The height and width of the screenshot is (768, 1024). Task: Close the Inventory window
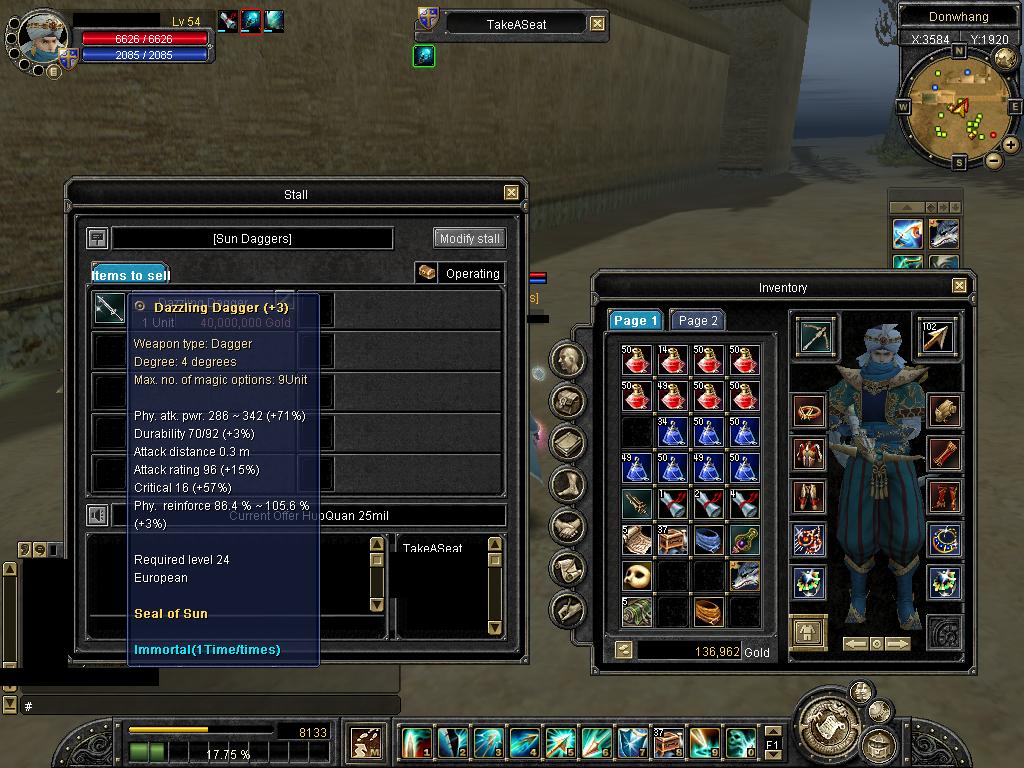coord(959,286)
